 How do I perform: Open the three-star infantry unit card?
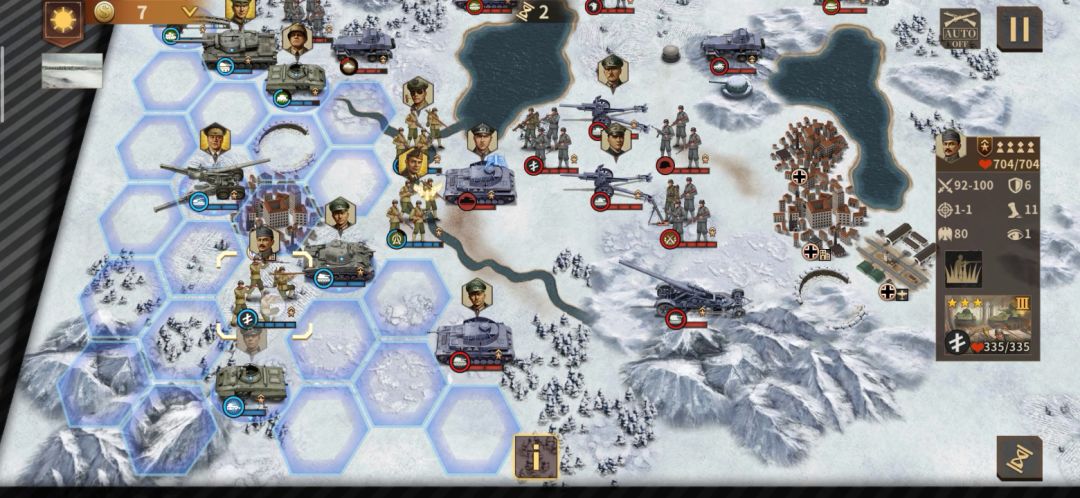(x=992, y=319)
